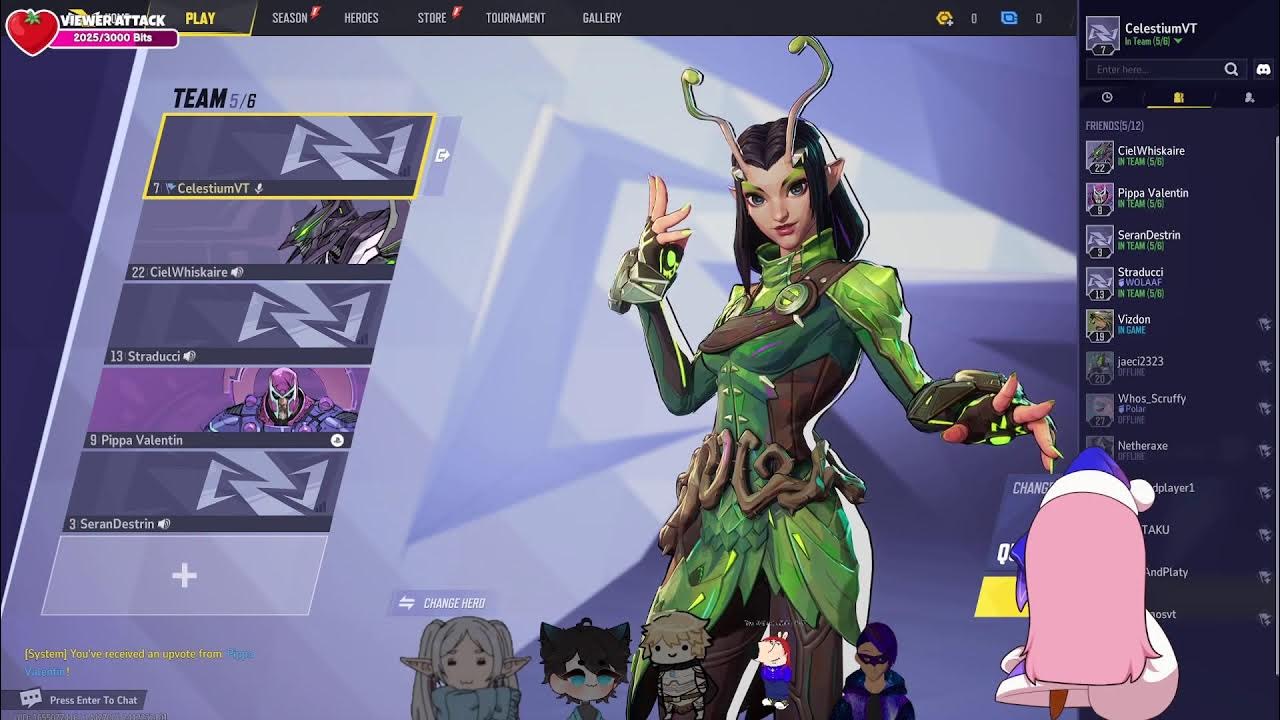Viewport: 1280px width, 720px height.
Task: Show the Gallery tab
Action: (x=602, y=18)
